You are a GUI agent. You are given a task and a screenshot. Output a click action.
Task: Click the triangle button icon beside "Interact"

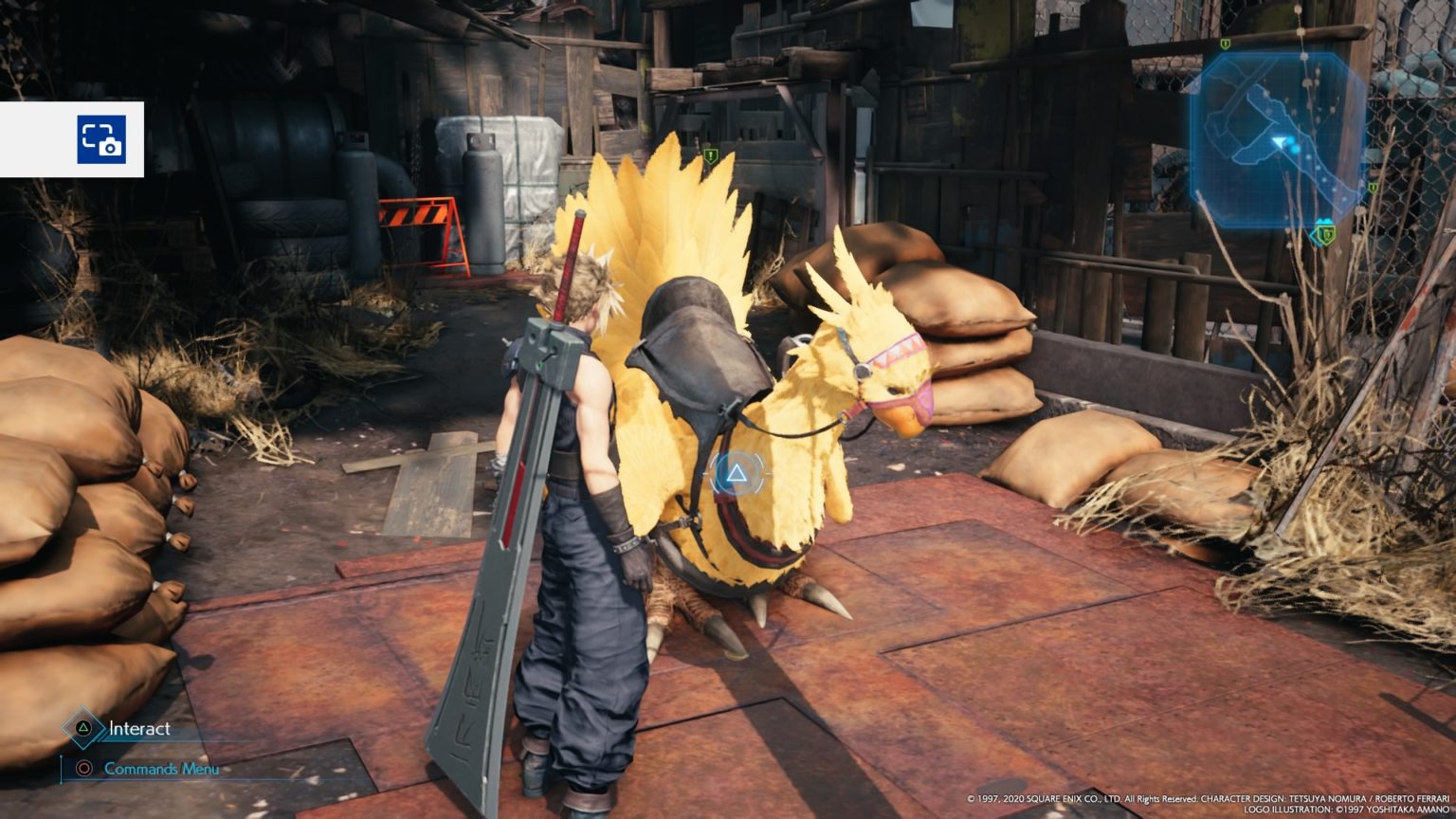[x=83, y=726]
